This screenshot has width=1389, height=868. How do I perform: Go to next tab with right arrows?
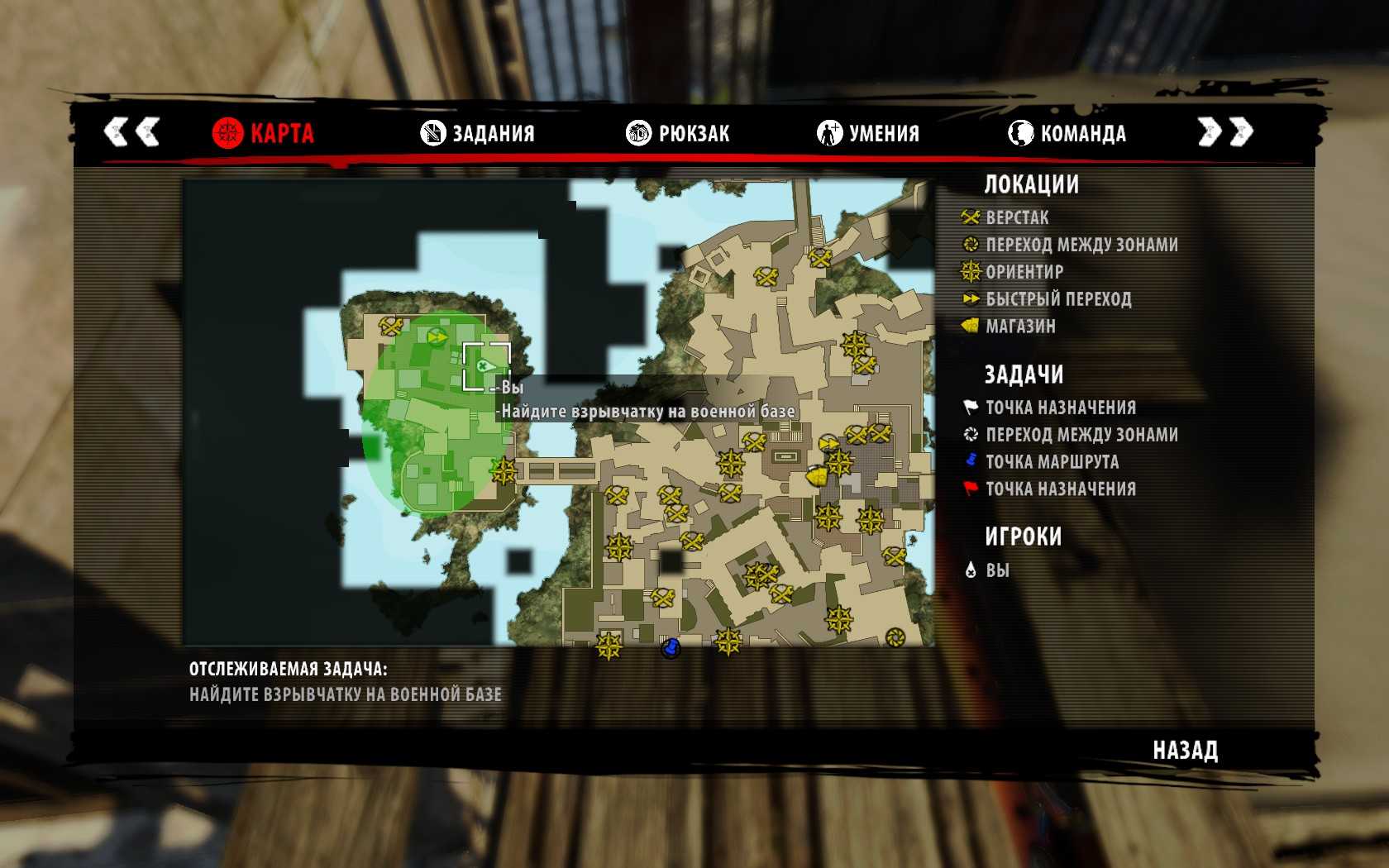[x=1225, y=131]
